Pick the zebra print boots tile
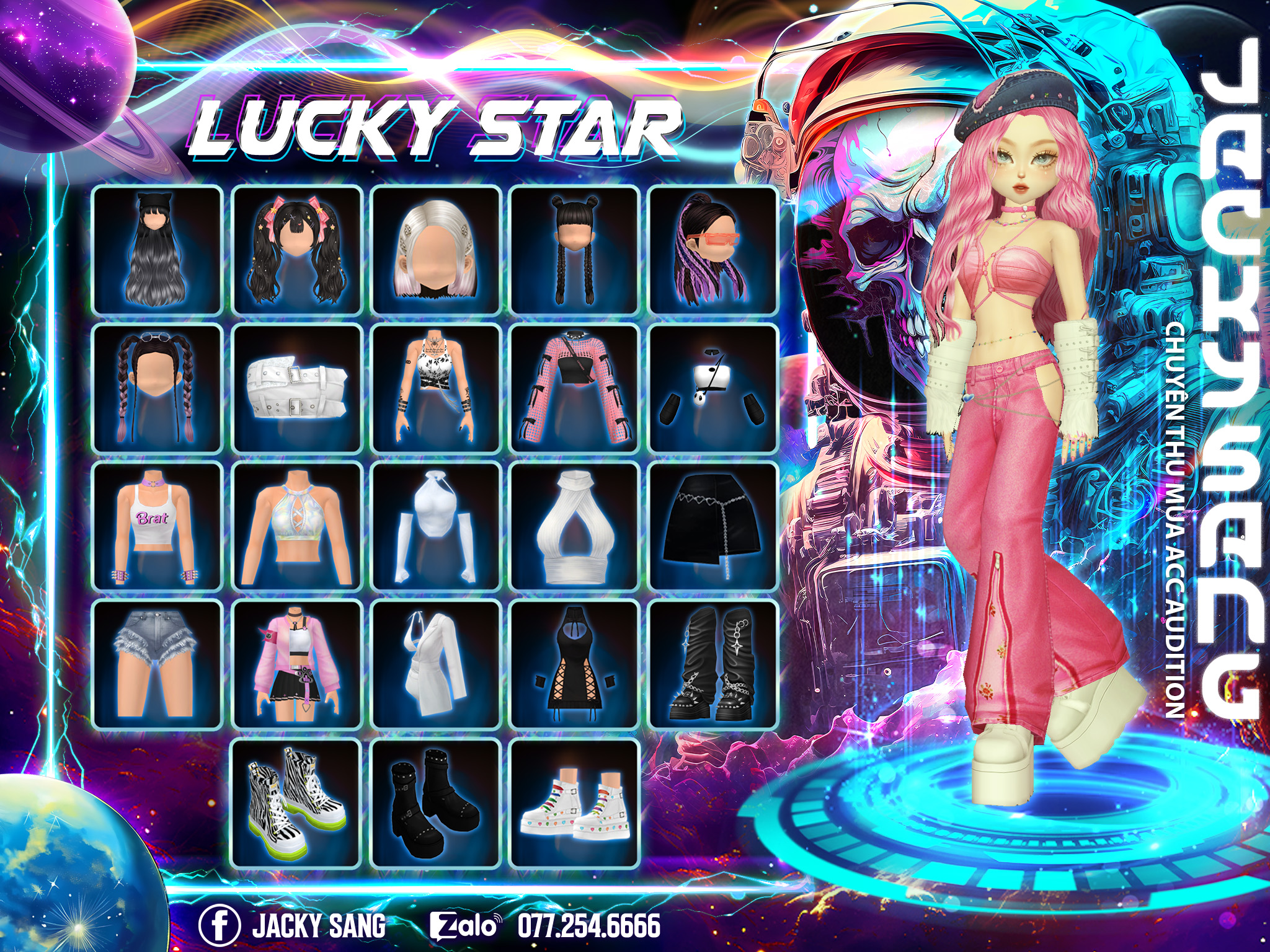This screenshot has height=952, width=1270. click(296, 804)
